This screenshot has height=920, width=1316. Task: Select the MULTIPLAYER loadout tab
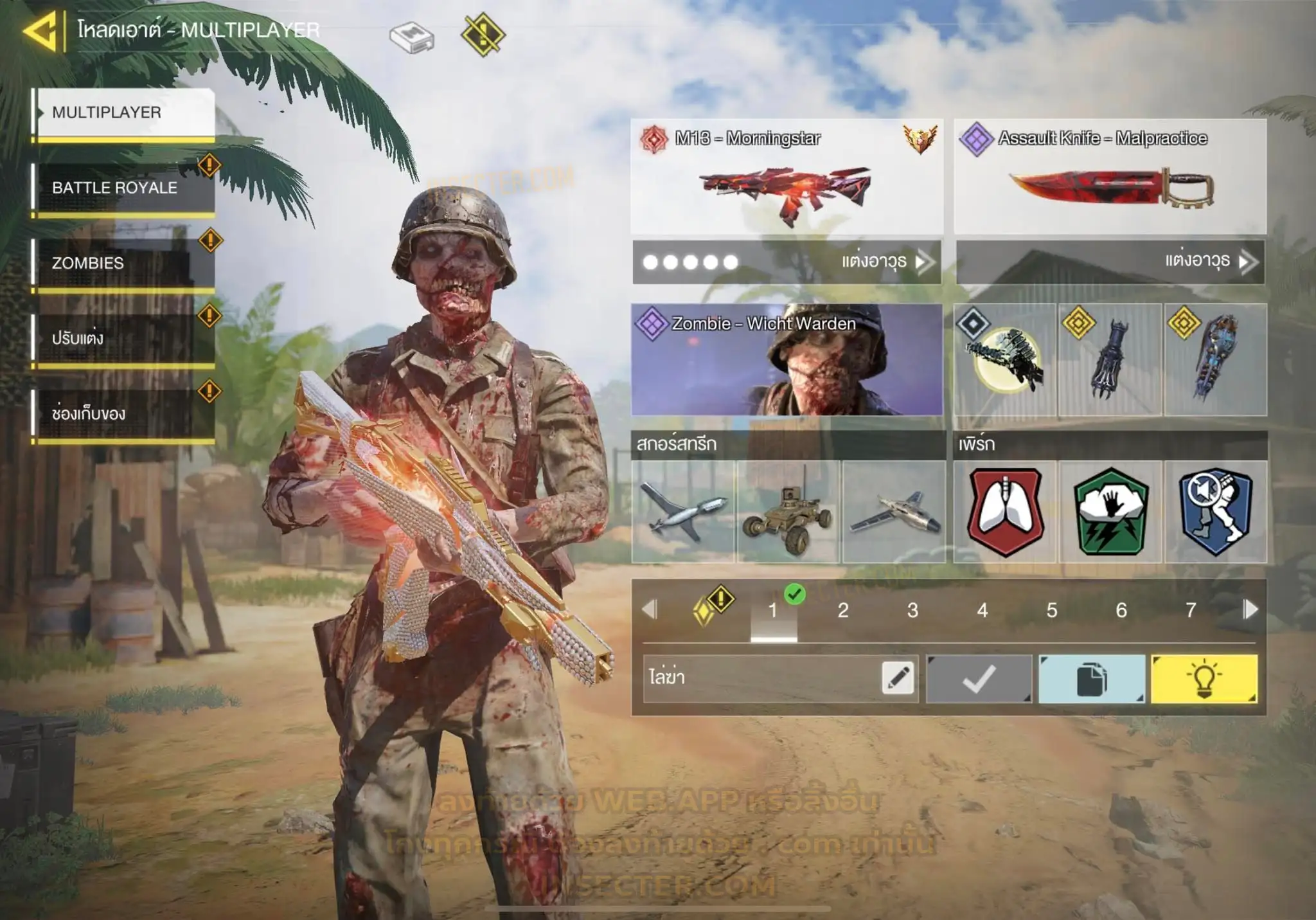(125, 113)
